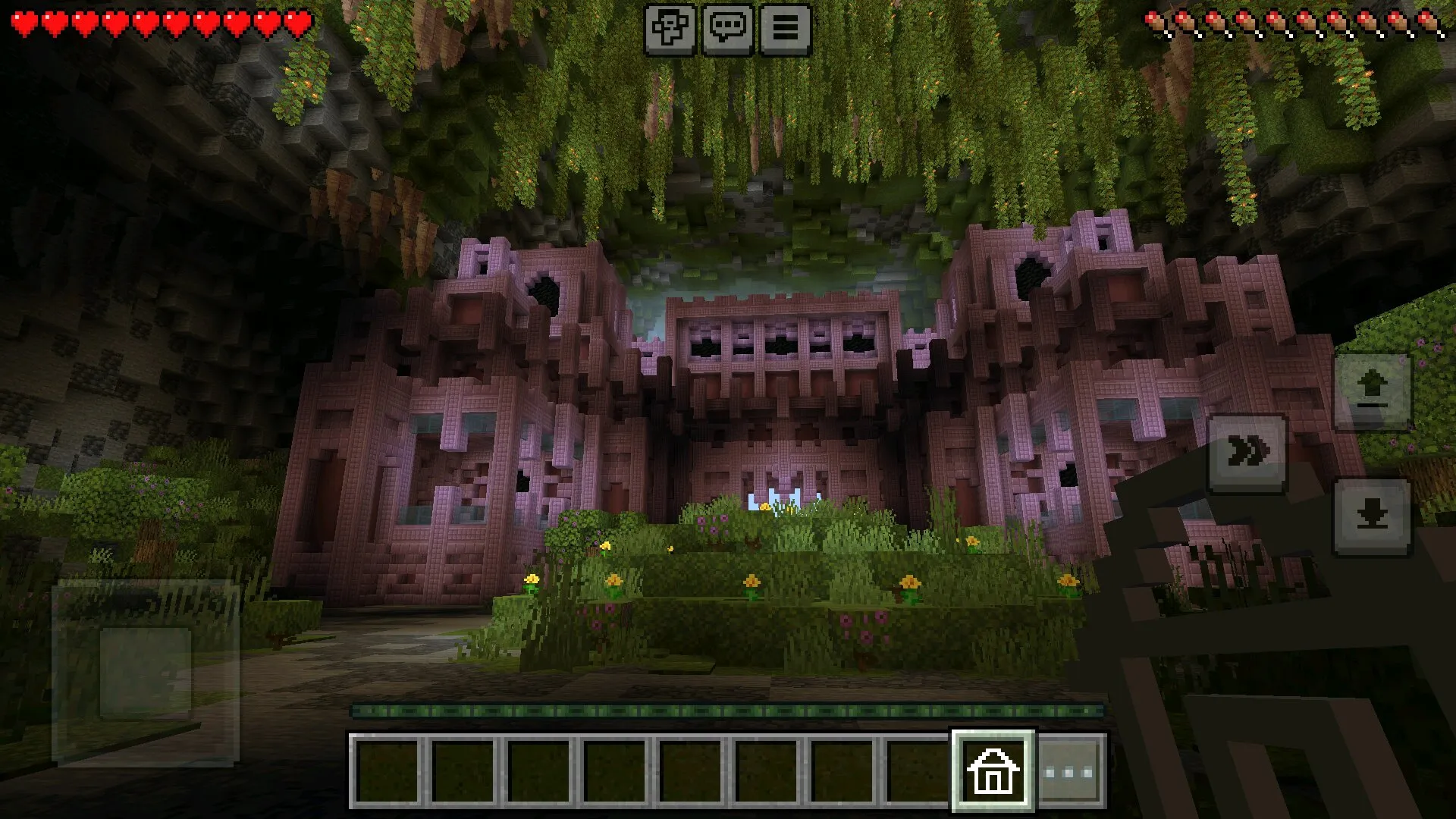The image size is (1456, 819).
Task: Activate the sprint double-arrow button
Action: [x=1247, y=453]
